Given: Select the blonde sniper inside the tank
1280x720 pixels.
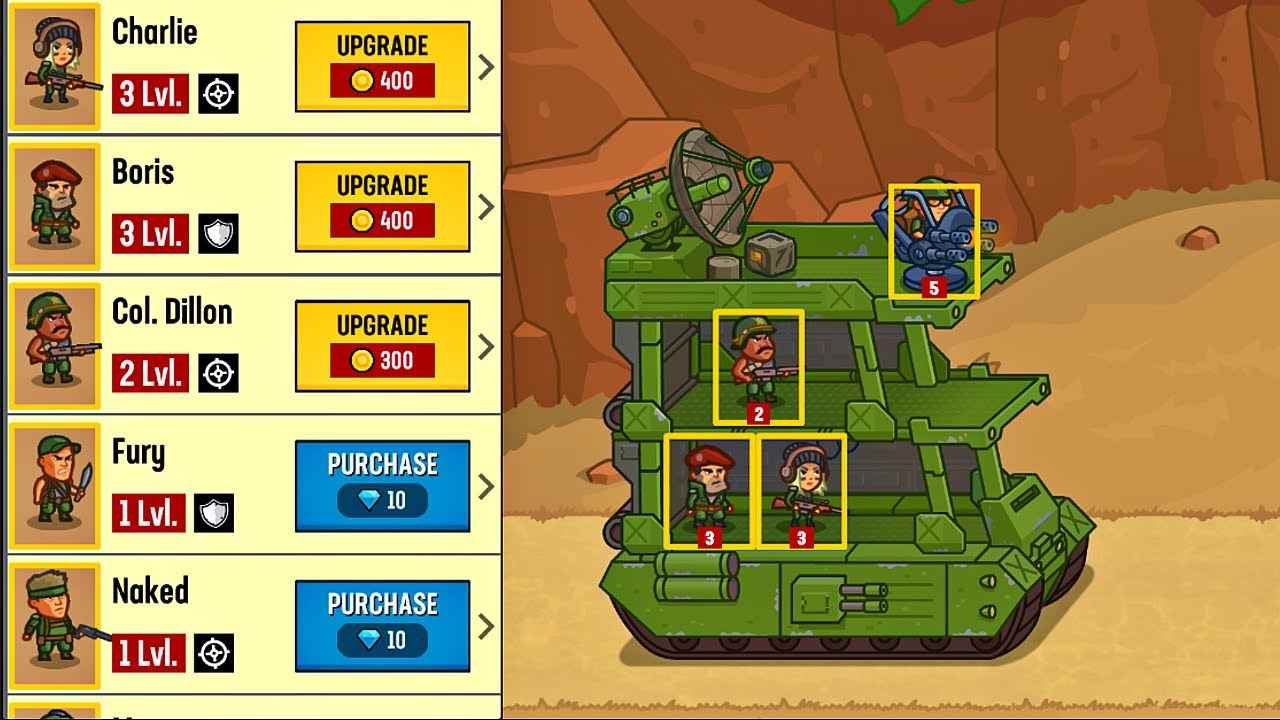Looking at the screenshot, I should pyautogui.click(x=800, y=490).
